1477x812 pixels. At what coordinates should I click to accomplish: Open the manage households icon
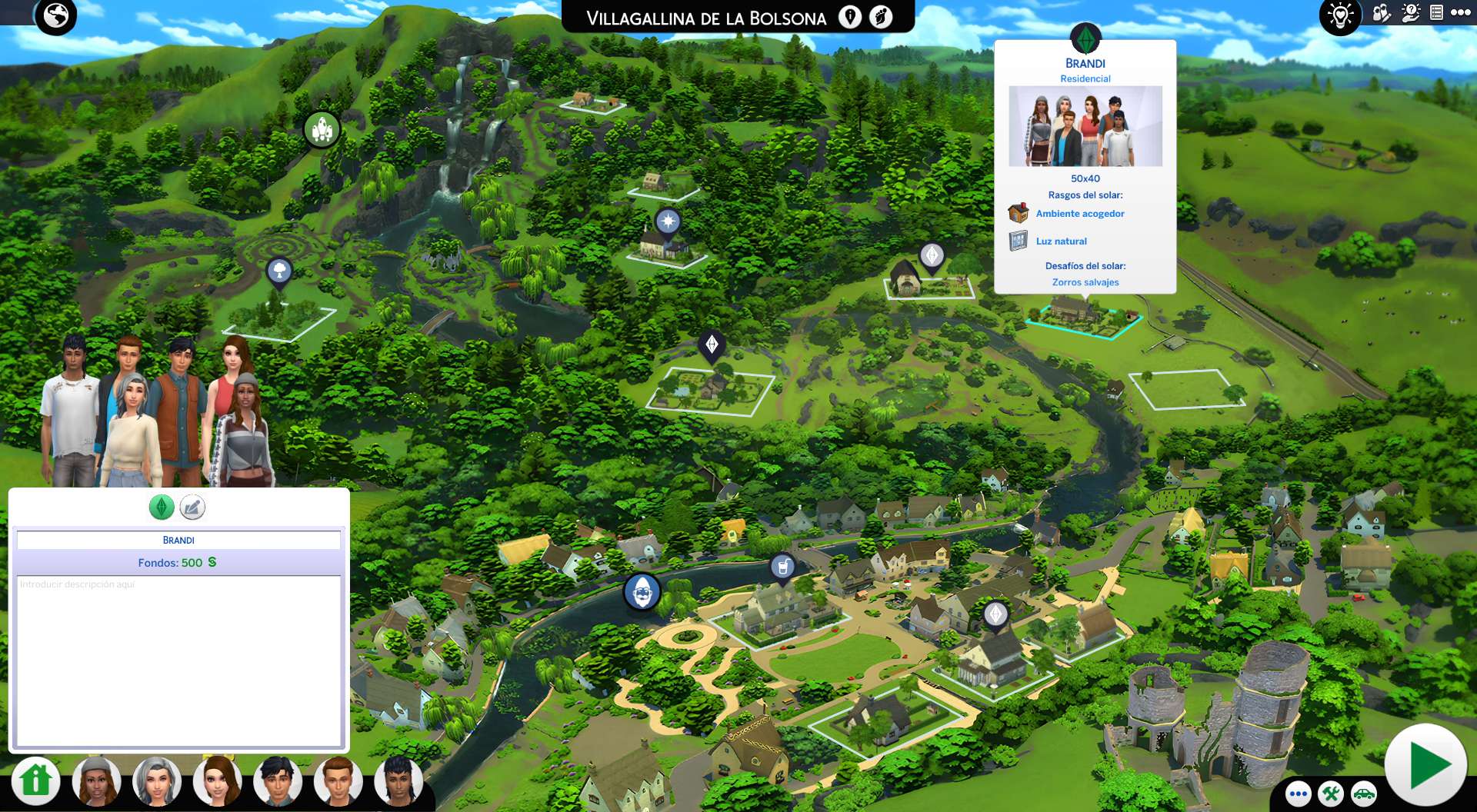point(1382,13)
